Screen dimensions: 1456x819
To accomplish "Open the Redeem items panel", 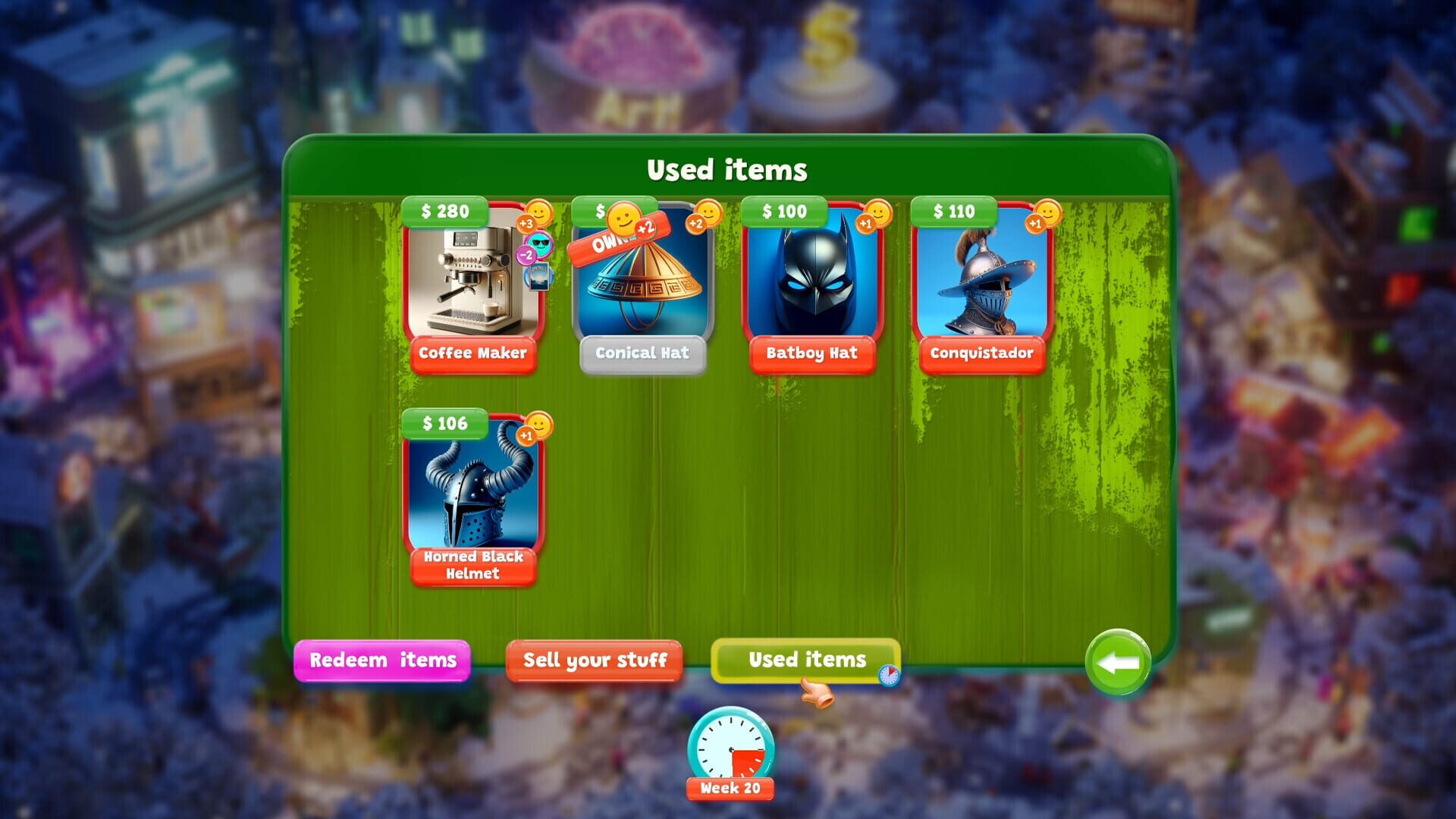I will point(383,660).
